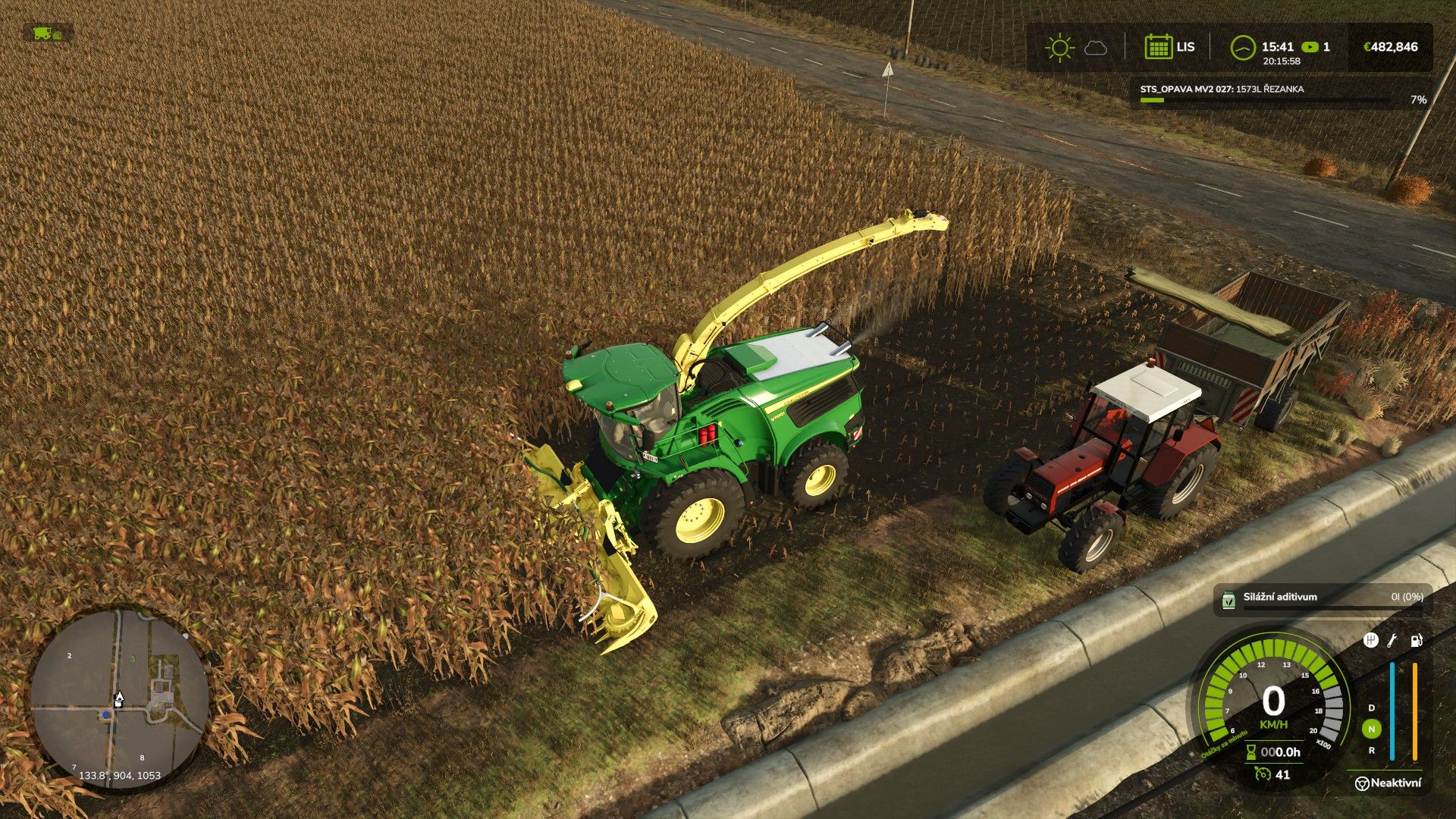Image resolution: width=1456 pixels, height=819 pixels.
Task: Toggle the time-speed play icon
Action: tap(1309, 47)
